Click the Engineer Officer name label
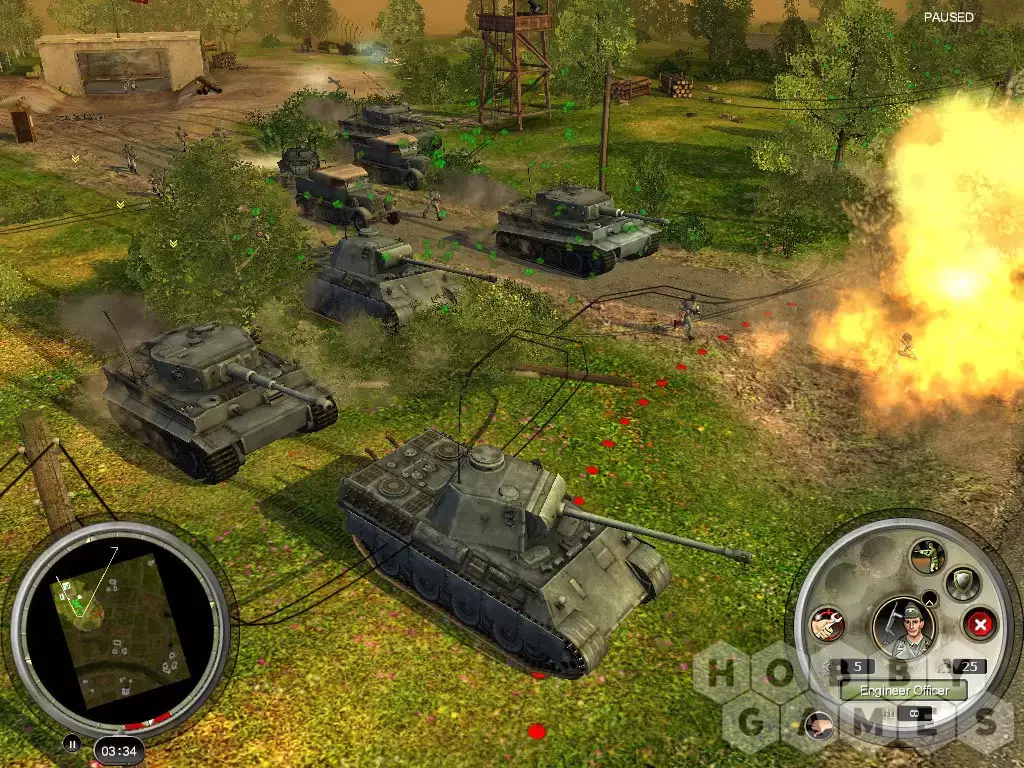The image size is (1024, 768). [903, 690]
